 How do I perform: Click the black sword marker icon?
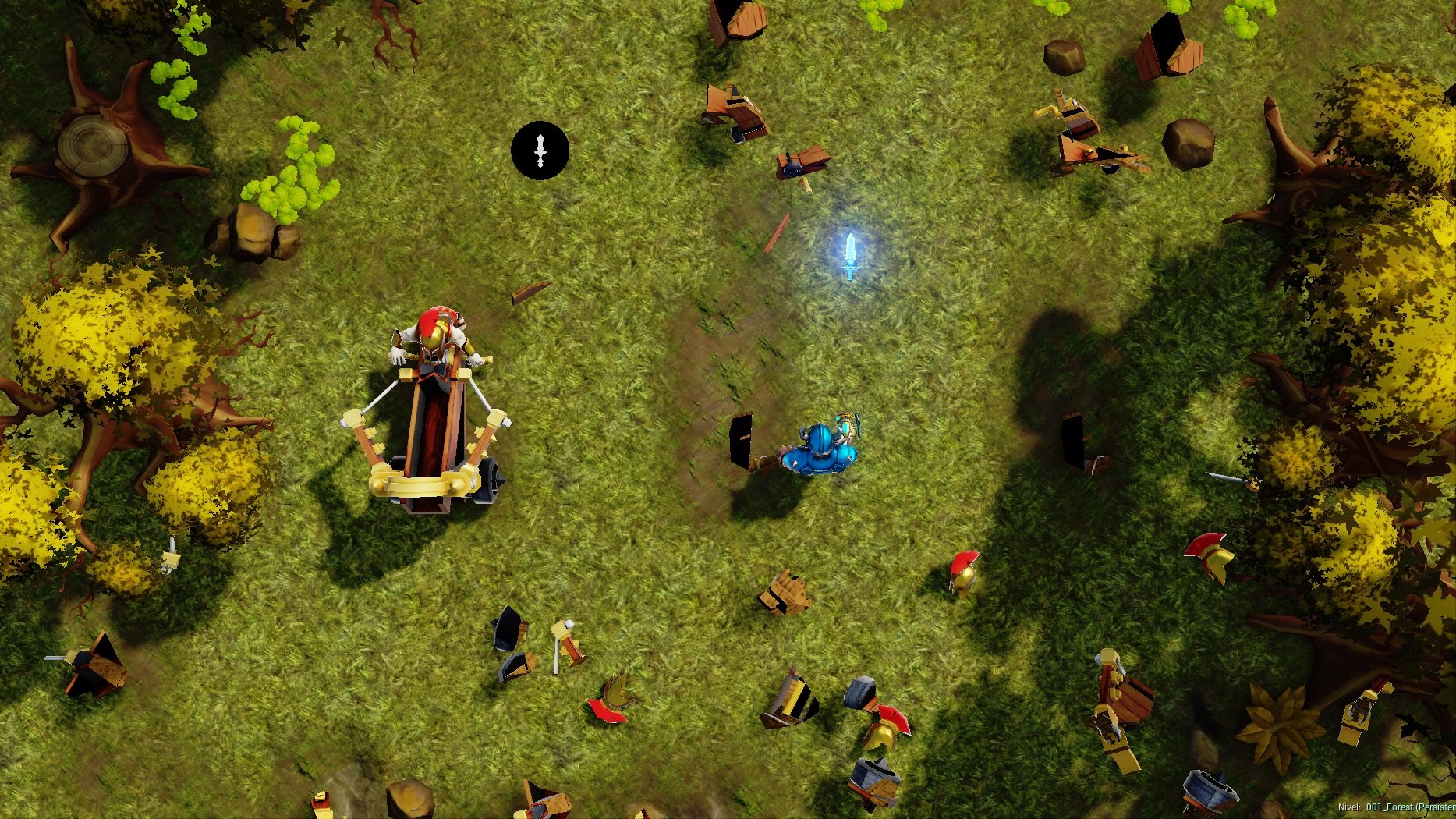coord(540,151)
